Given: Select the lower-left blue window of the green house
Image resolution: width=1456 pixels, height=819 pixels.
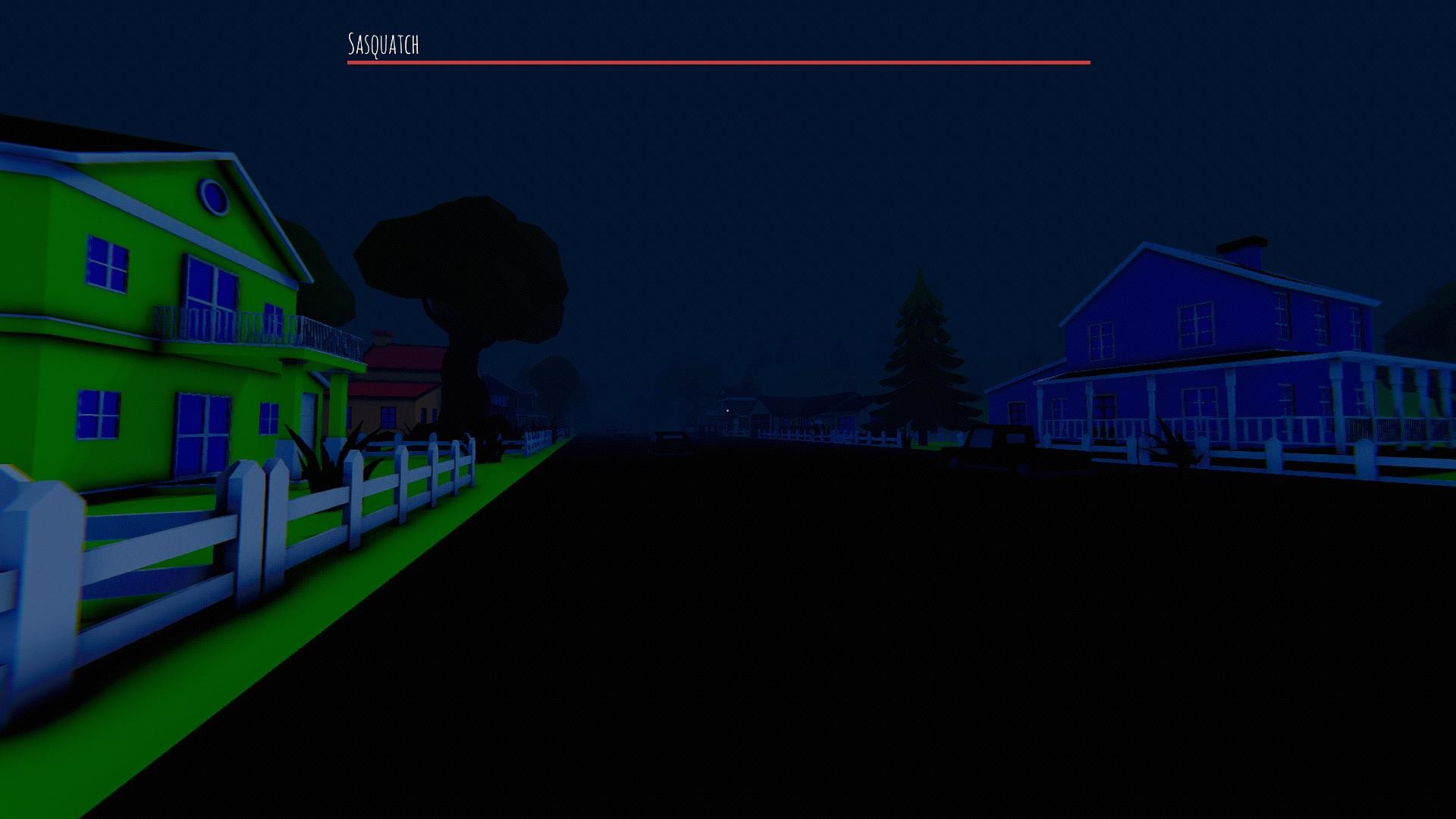Looking at the screenshot, I should [99, 413].
